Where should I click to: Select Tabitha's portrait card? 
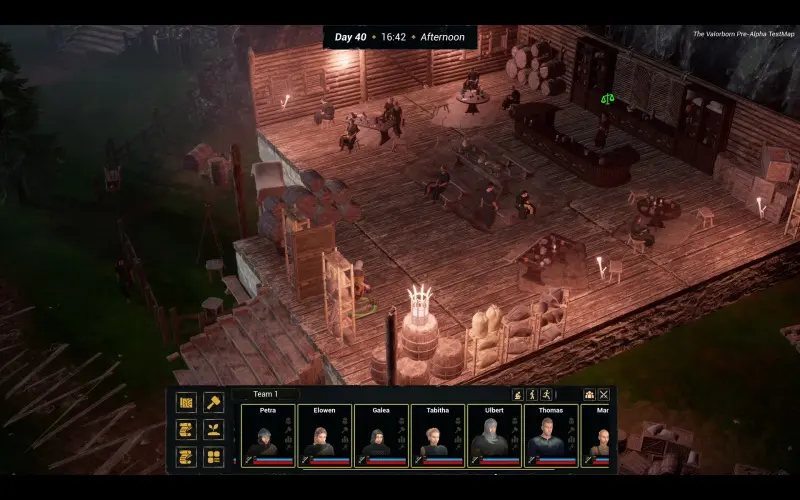point(437,435)
